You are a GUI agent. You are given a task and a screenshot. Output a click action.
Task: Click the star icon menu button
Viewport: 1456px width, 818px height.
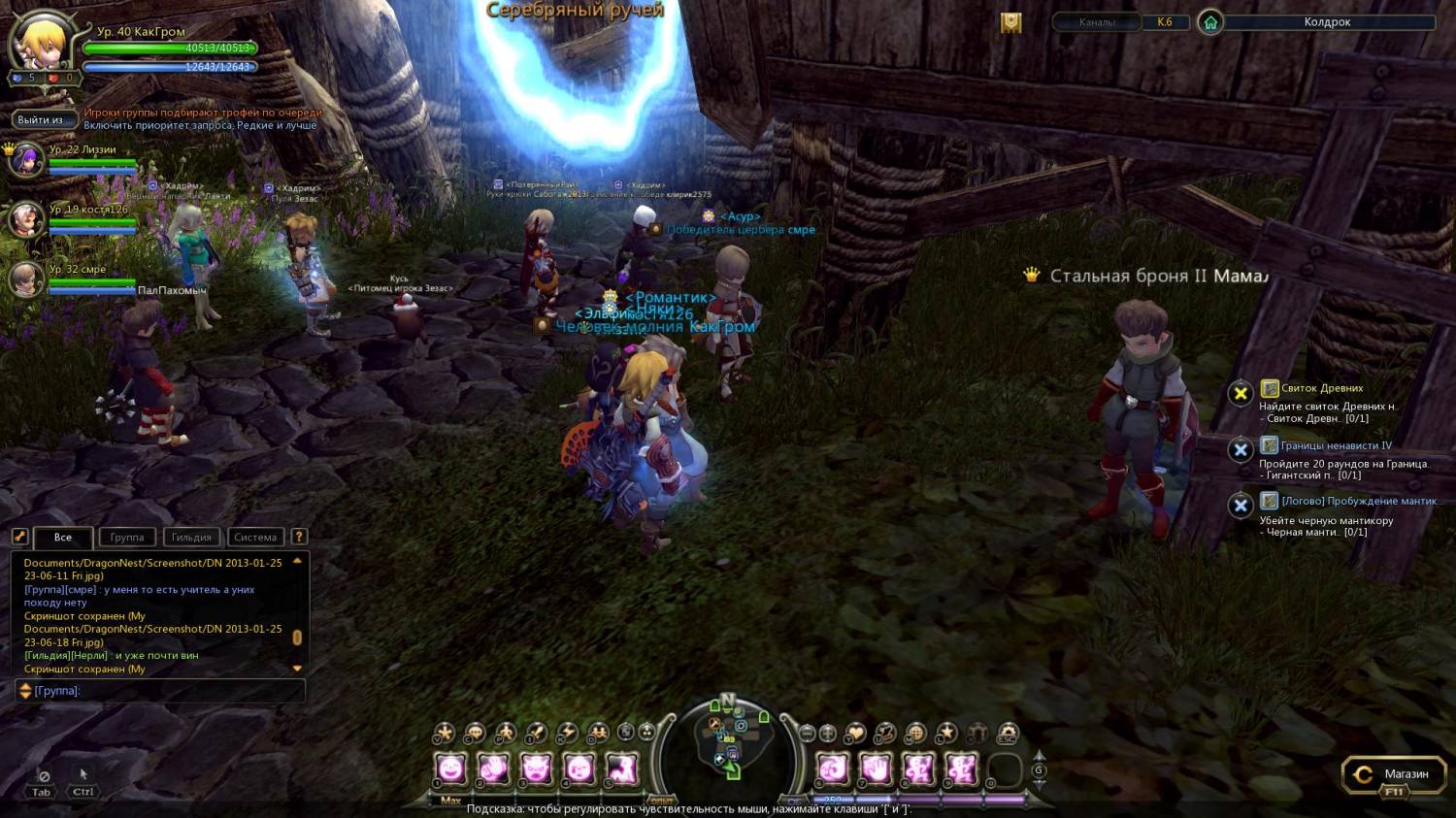946,734
